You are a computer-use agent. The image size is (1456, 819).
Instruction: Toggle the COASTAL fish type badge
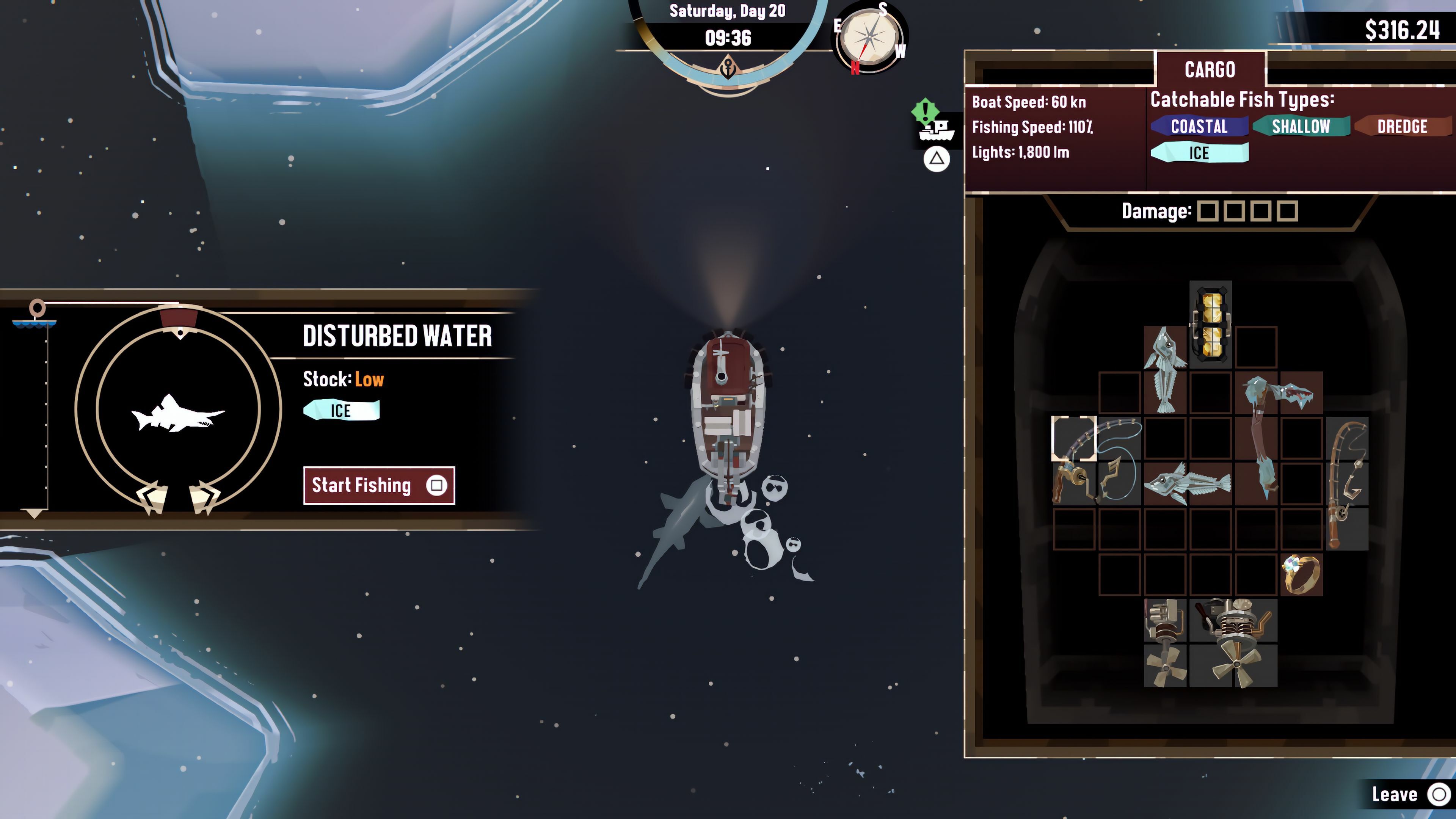1199,126
